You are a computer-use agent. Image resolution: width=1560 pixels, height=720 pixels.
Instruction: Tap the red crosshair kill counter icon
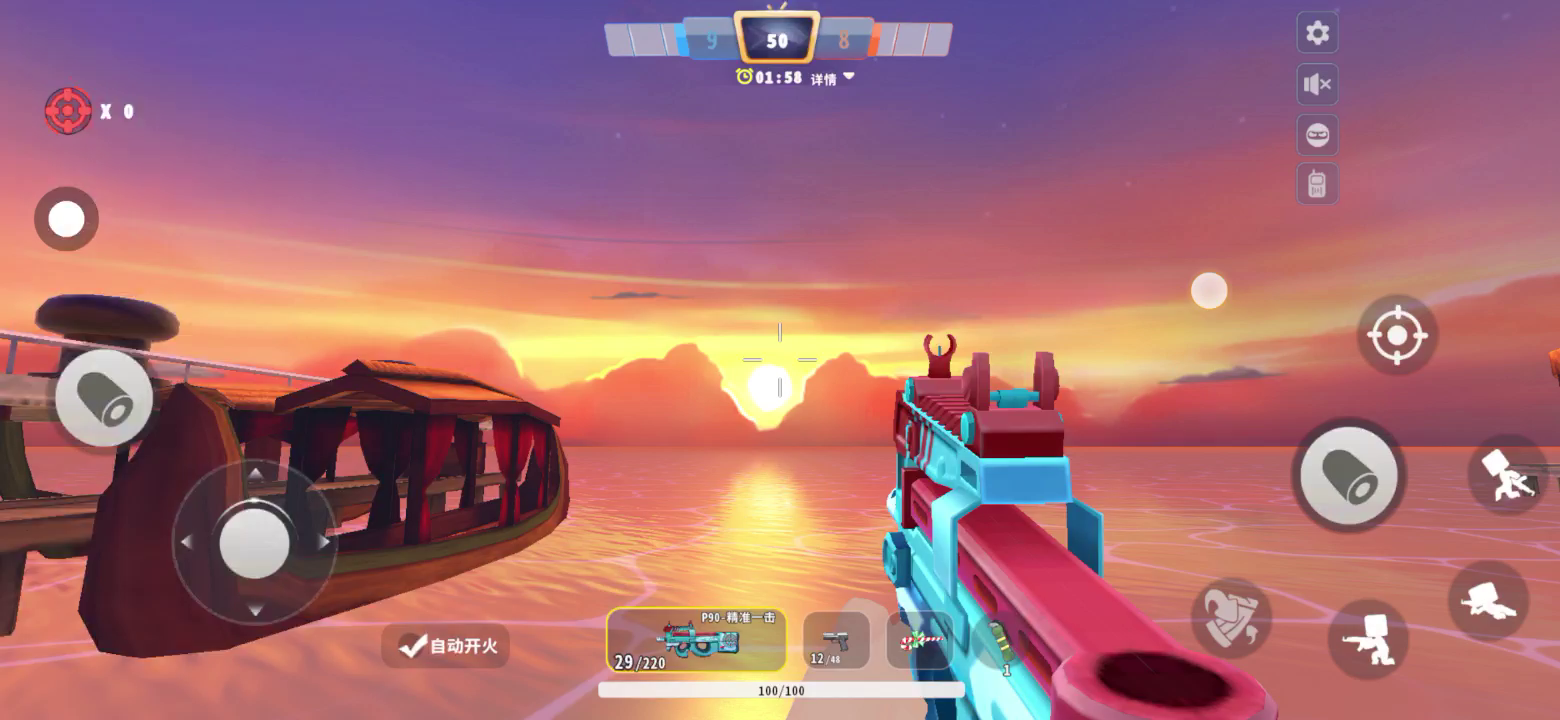click(68, 111)
